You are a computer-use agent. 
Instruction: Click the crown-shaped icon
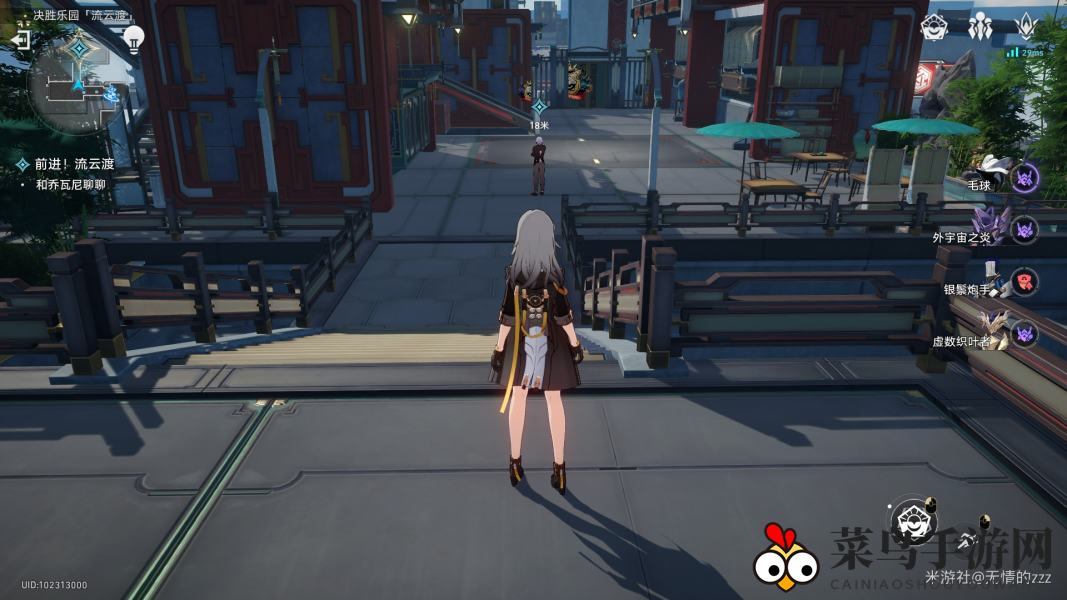point(1027,26)
